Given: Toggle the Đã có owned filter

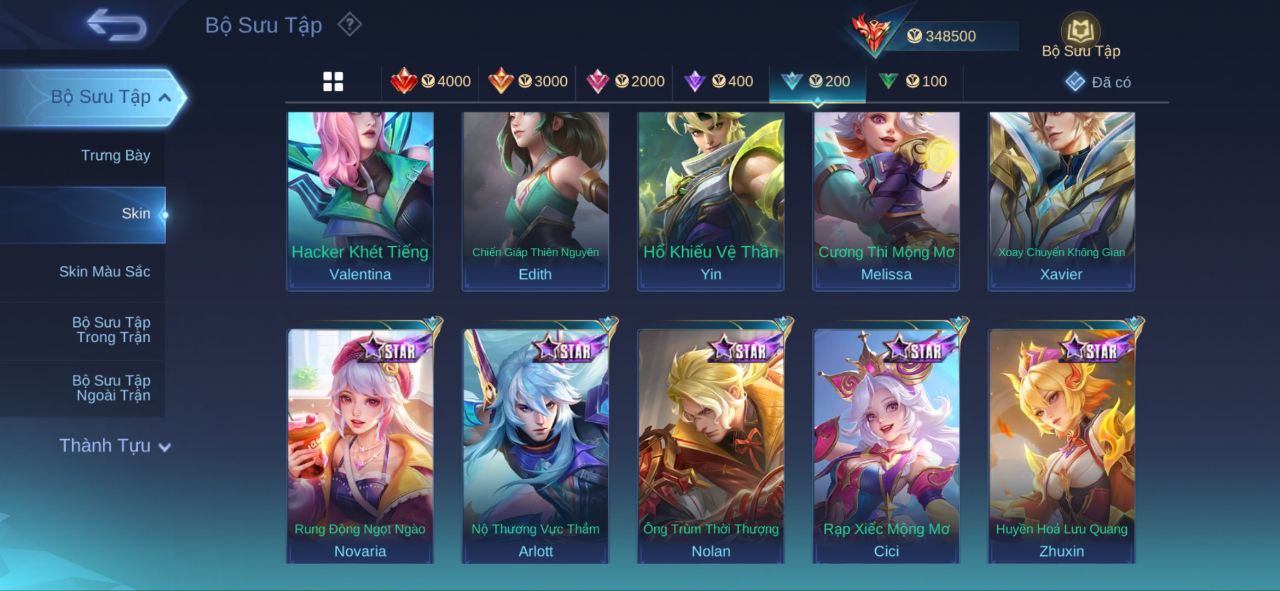Looking at the screenshot, I should coord(1098,82).
